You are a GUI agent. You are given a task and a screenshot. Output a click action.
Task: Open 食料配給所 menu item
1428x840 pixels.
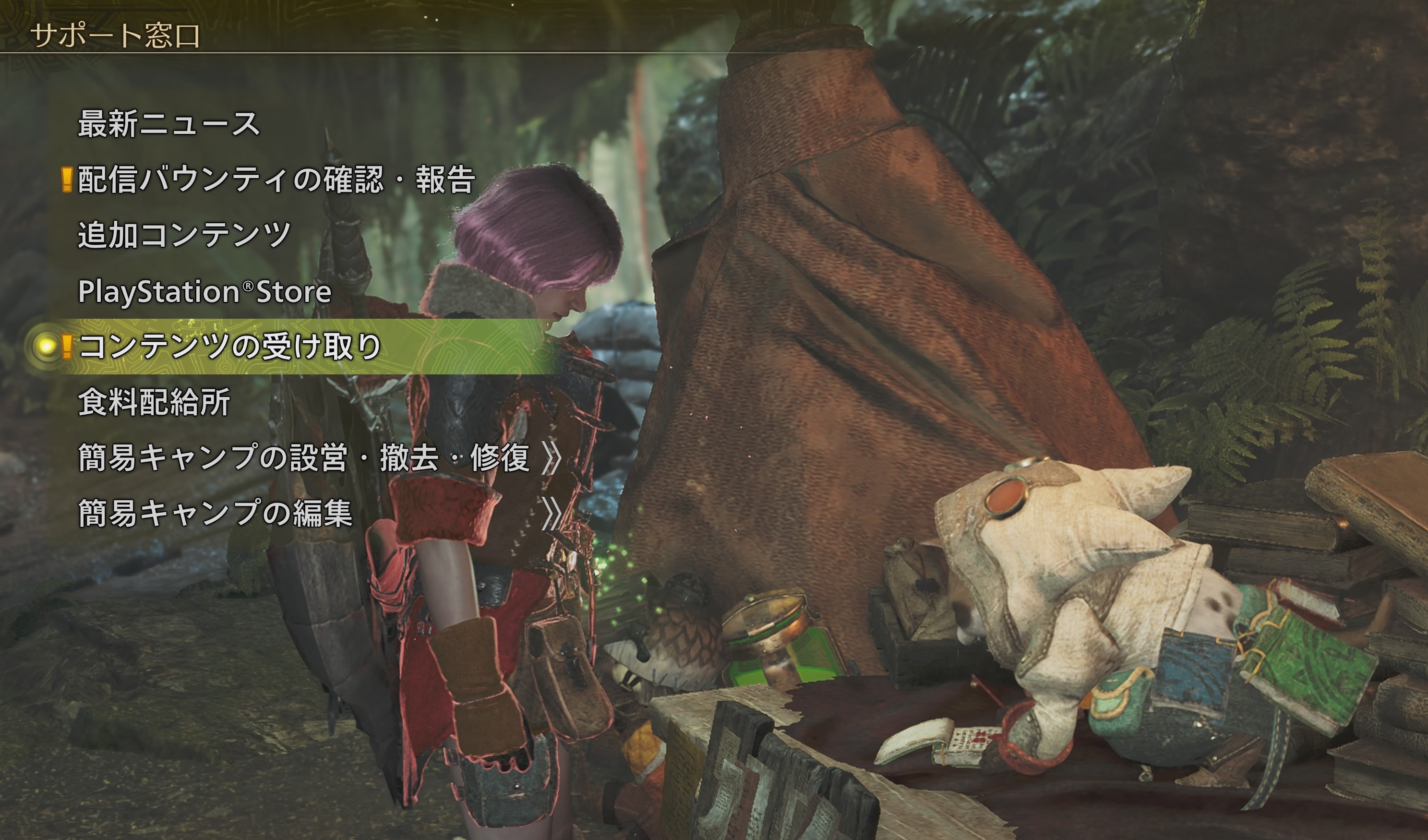[x=154, y=402]
